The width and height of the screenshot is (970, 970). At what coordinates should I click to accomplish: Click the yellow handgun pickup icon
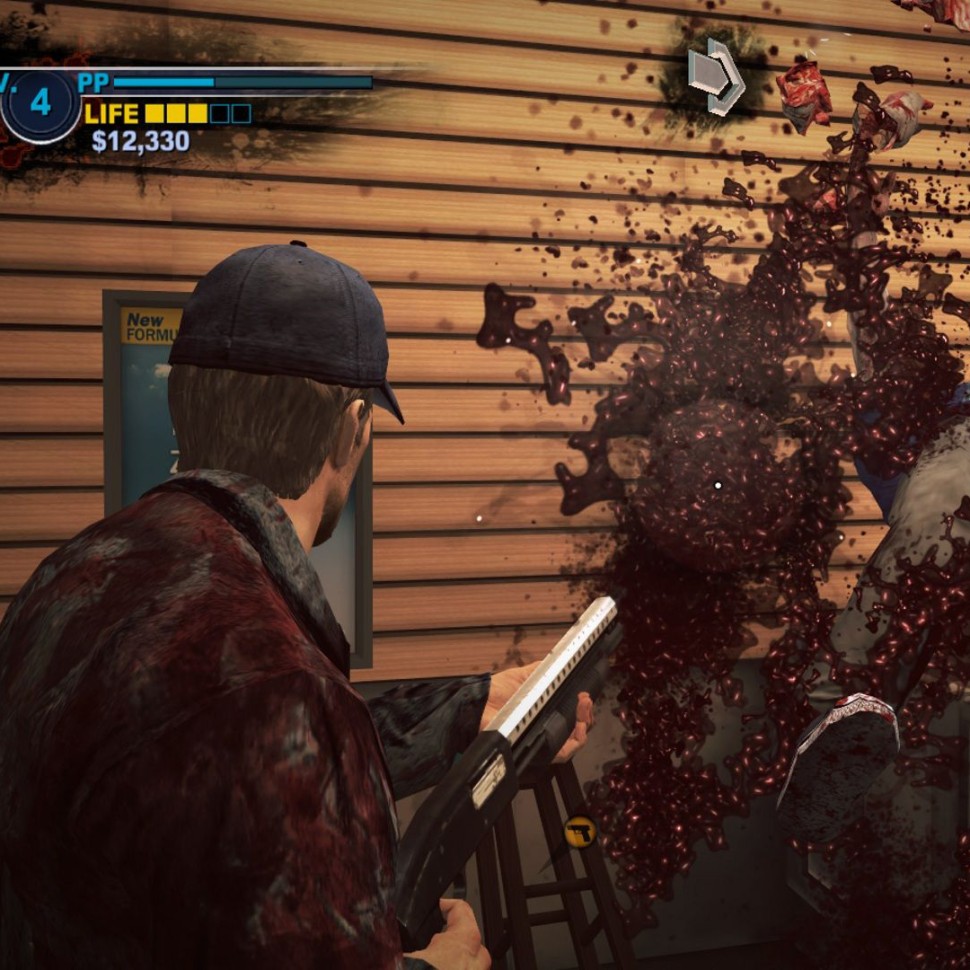click(578, 830)
